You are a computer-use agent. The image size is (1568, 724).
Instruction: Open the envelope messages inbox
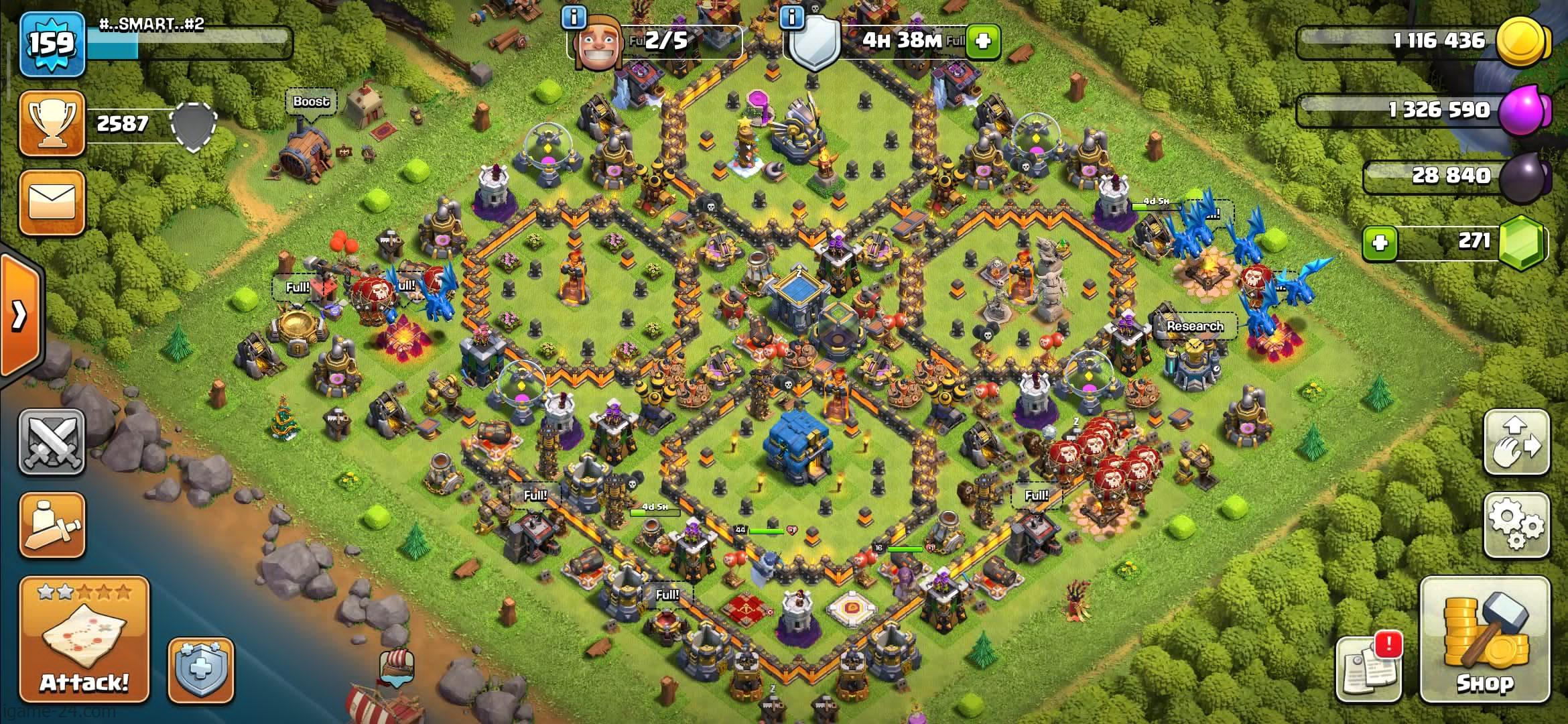coord(52,202)
